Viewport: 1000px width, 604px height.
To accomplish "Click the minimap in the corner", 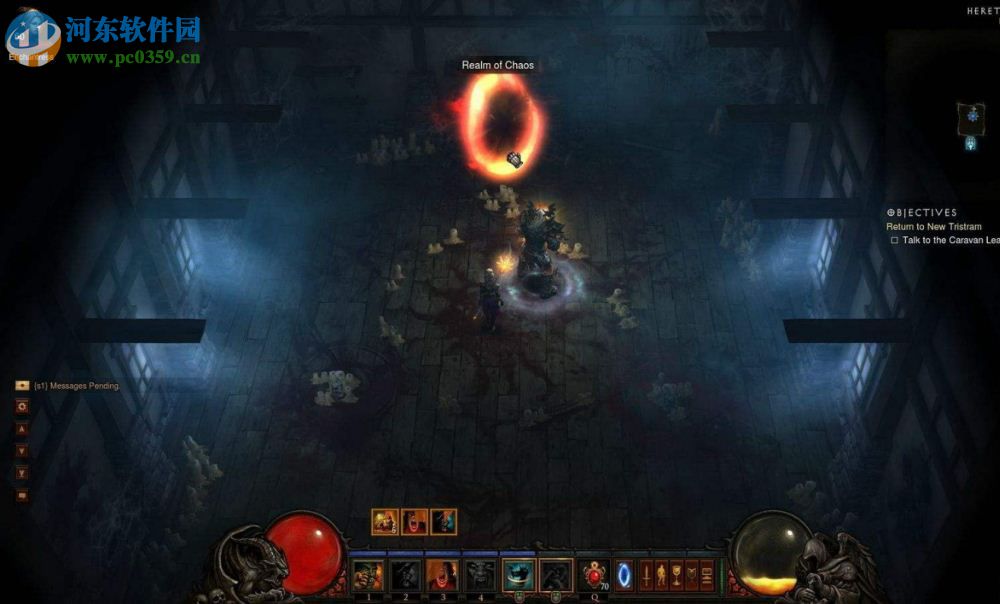I will (x=970, y=117).
